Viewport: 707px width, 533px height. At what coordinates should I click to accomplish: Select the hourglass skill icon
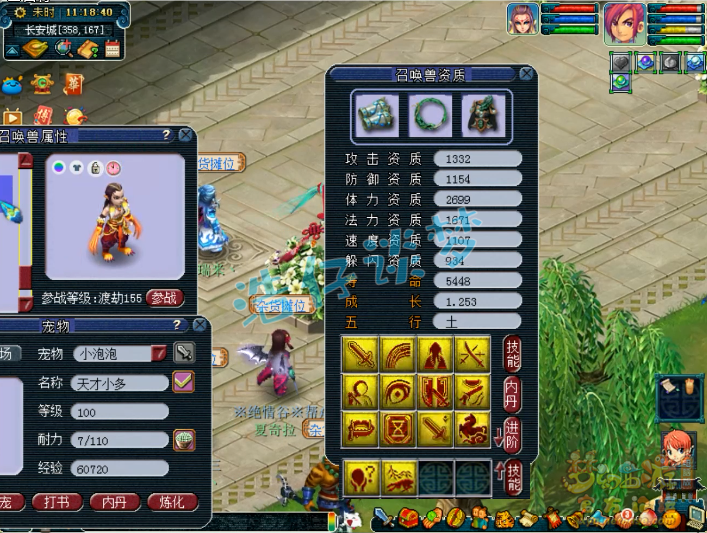(399, 427)
